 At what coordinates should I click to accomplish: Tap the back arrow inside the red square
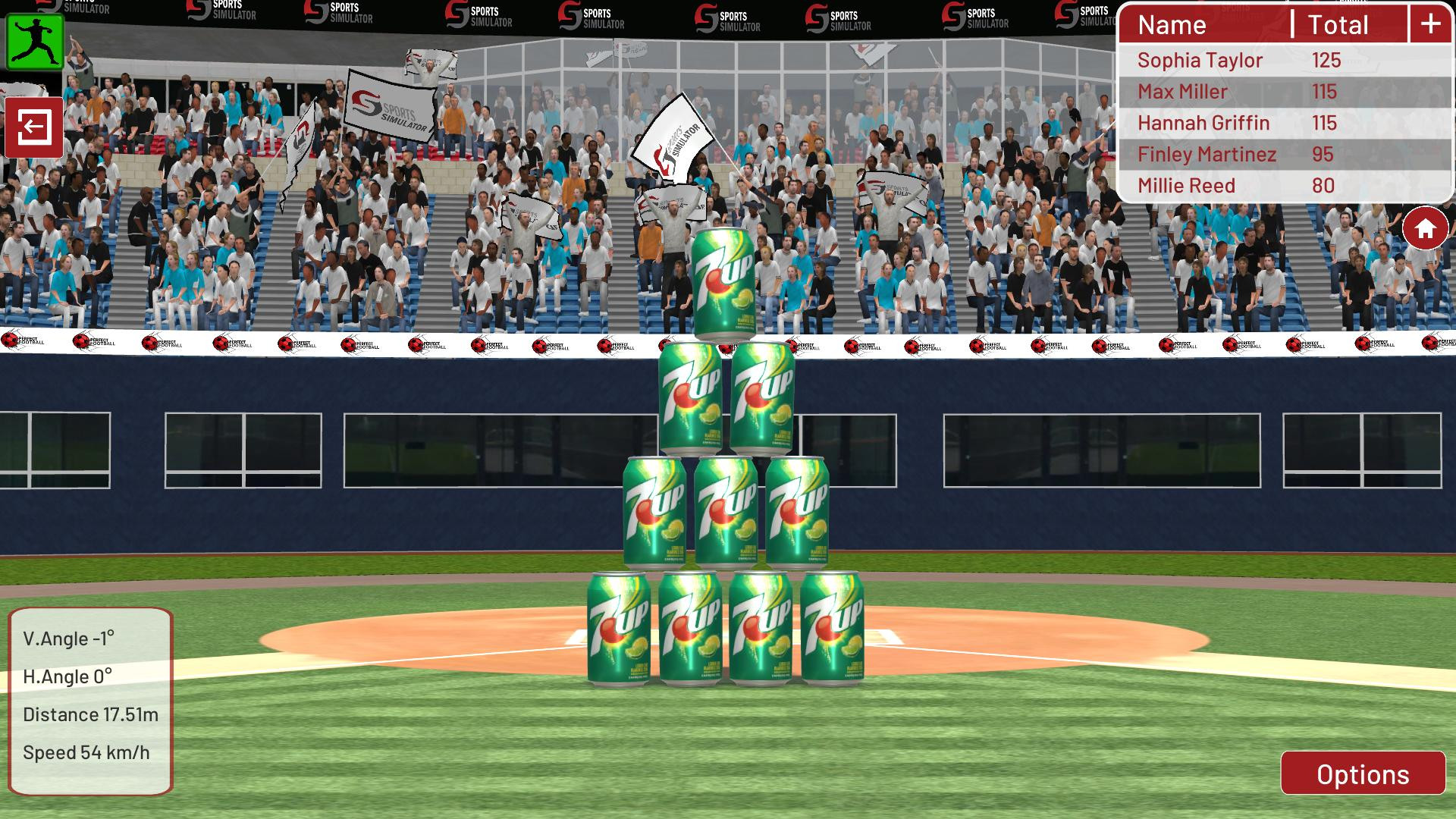pos(33,127)
